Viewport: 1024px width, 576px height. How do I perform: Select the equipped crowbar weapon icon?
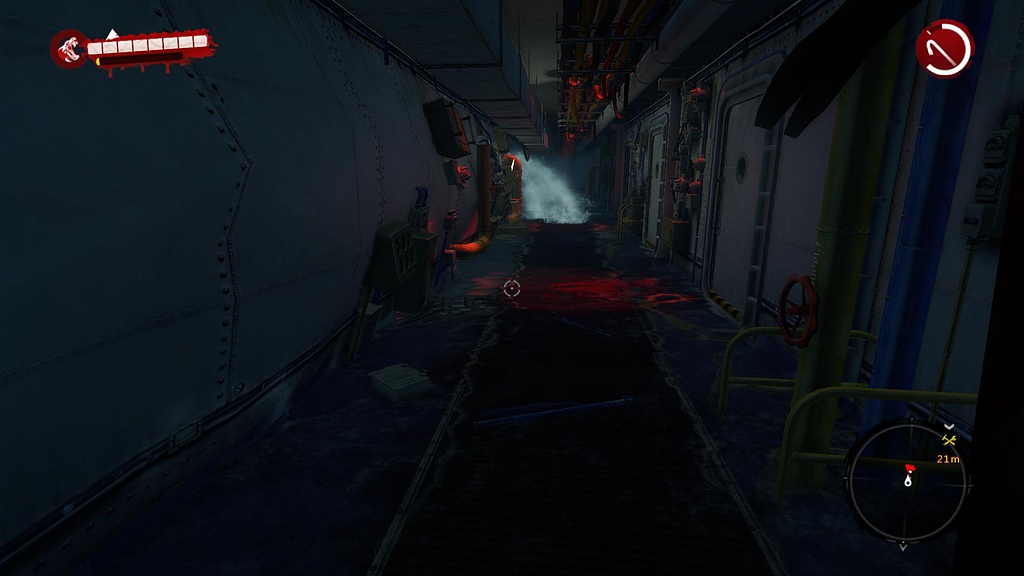944,48
